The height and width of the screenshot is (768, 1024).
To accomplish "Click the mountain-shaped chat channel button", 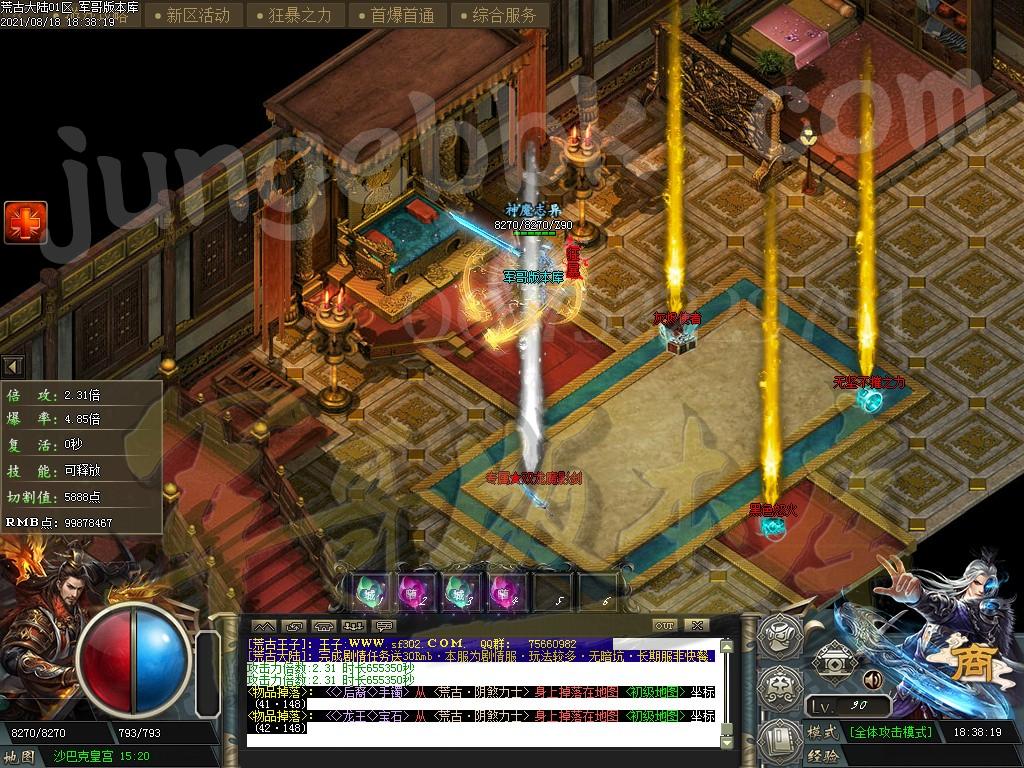I will [x=265, y=626].
